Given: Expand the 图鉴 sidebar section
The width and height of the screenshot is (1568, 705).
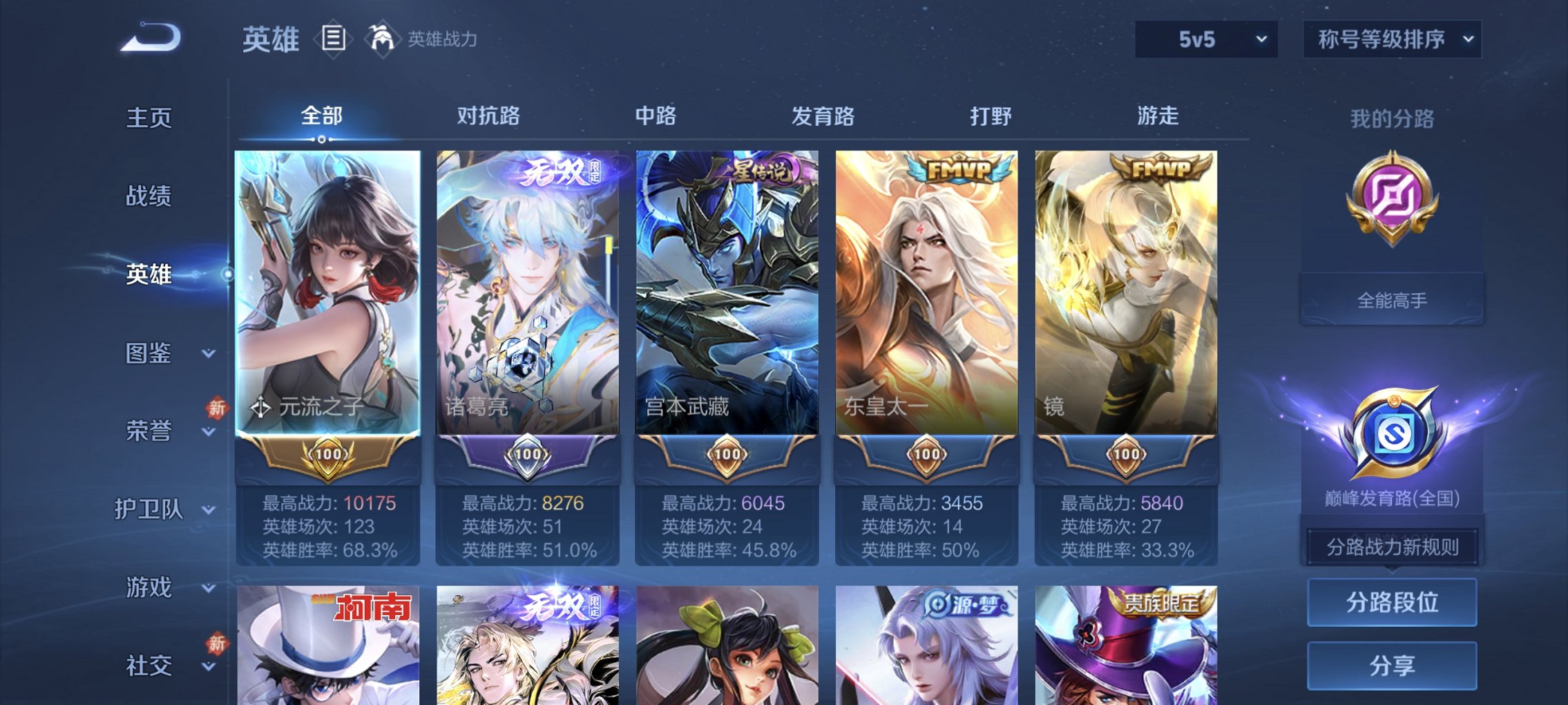Looking at the screenshot, I should point(148,354).
